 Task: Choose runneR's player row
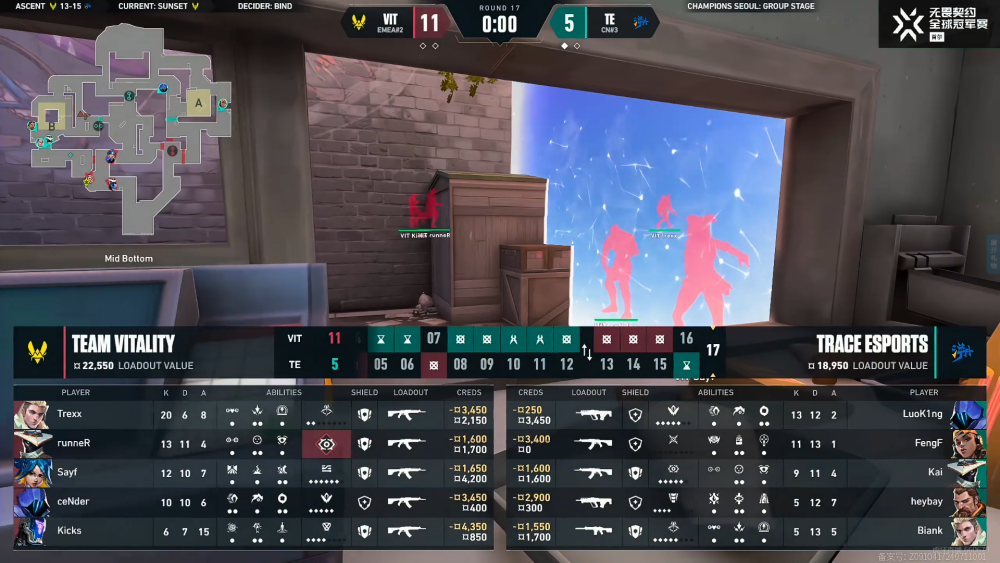250,443
